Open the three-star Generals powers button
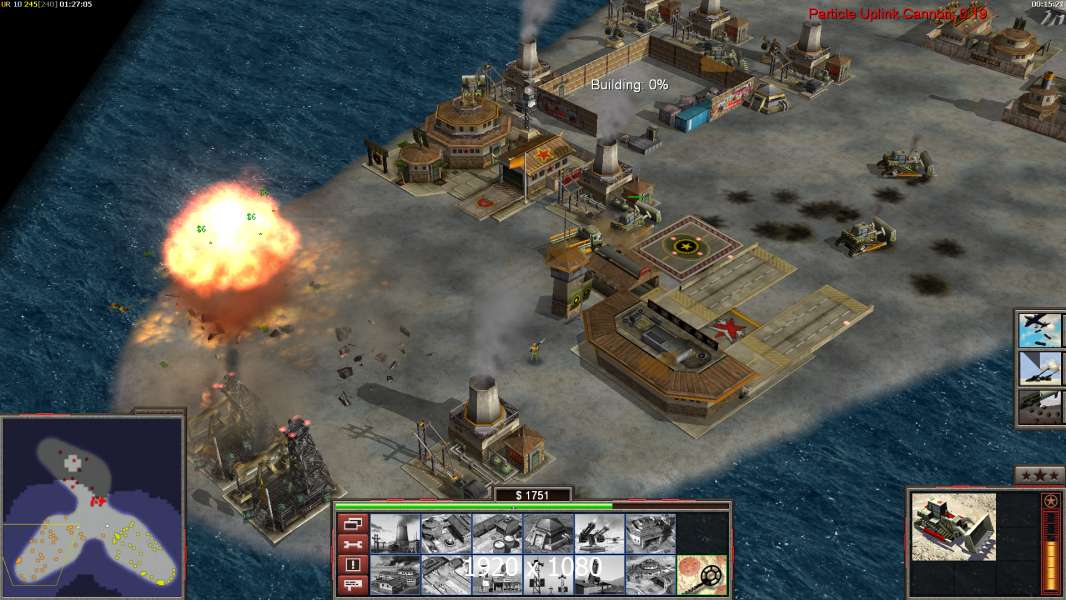The height and width of the screenshot is (600, 1066). (1039, 474)
